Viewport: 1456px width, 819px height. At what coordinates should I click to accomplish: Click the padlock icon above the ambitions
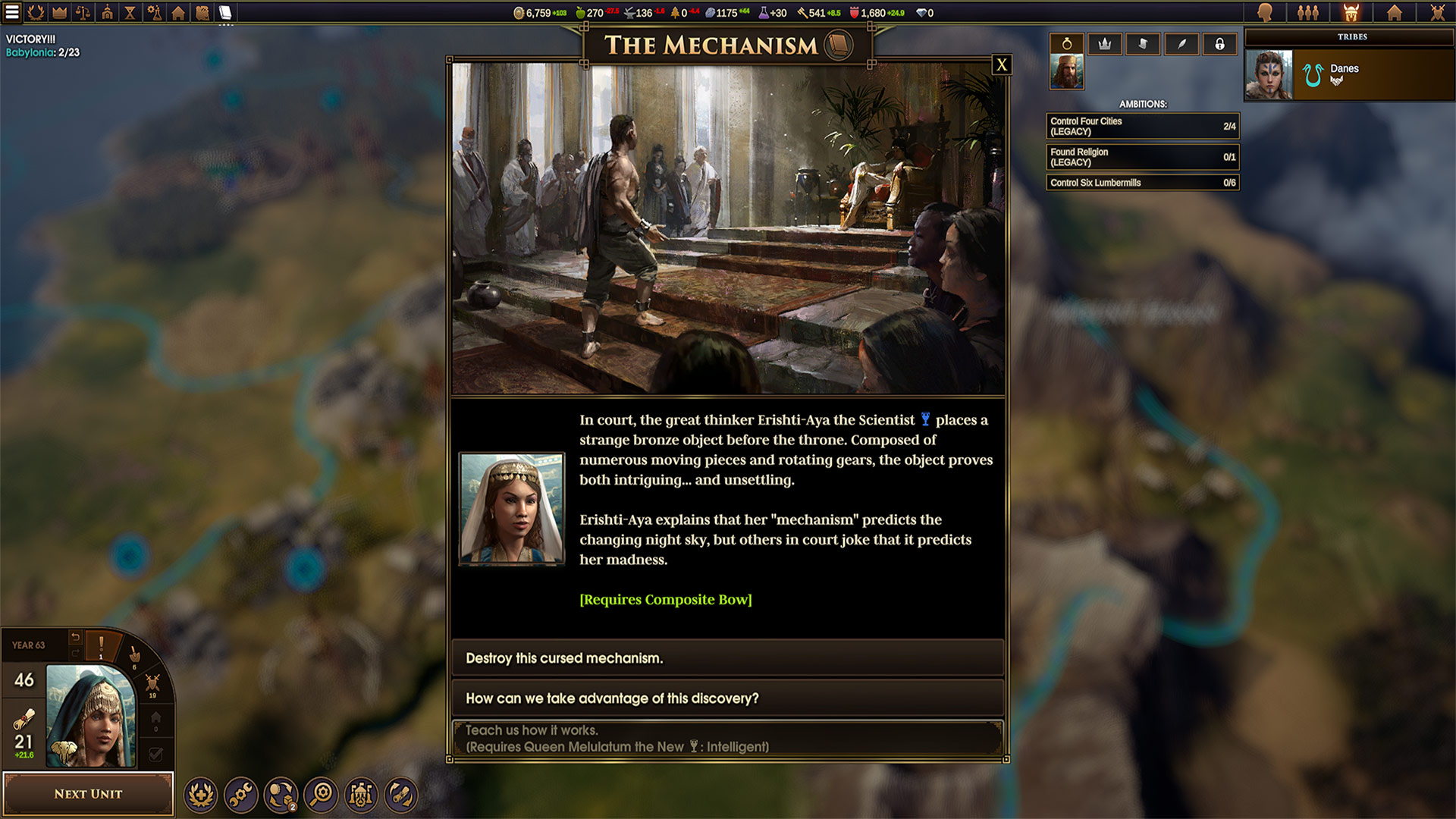point(1219,44)
